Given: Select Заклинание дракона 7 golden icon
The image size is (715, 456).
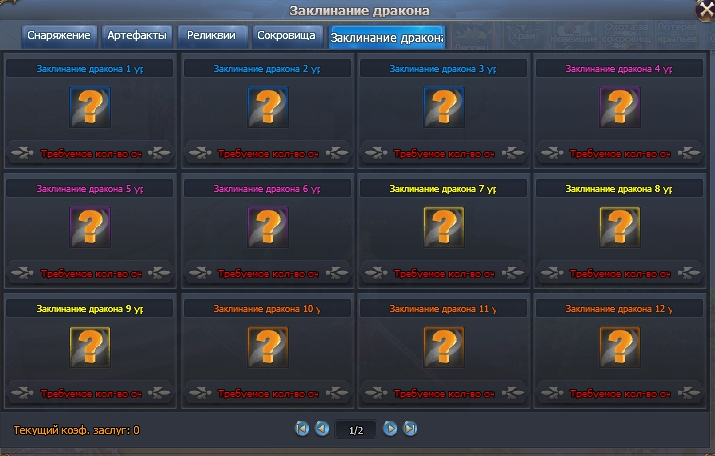Looking at the screenshot, I should [x=443, y=226].
